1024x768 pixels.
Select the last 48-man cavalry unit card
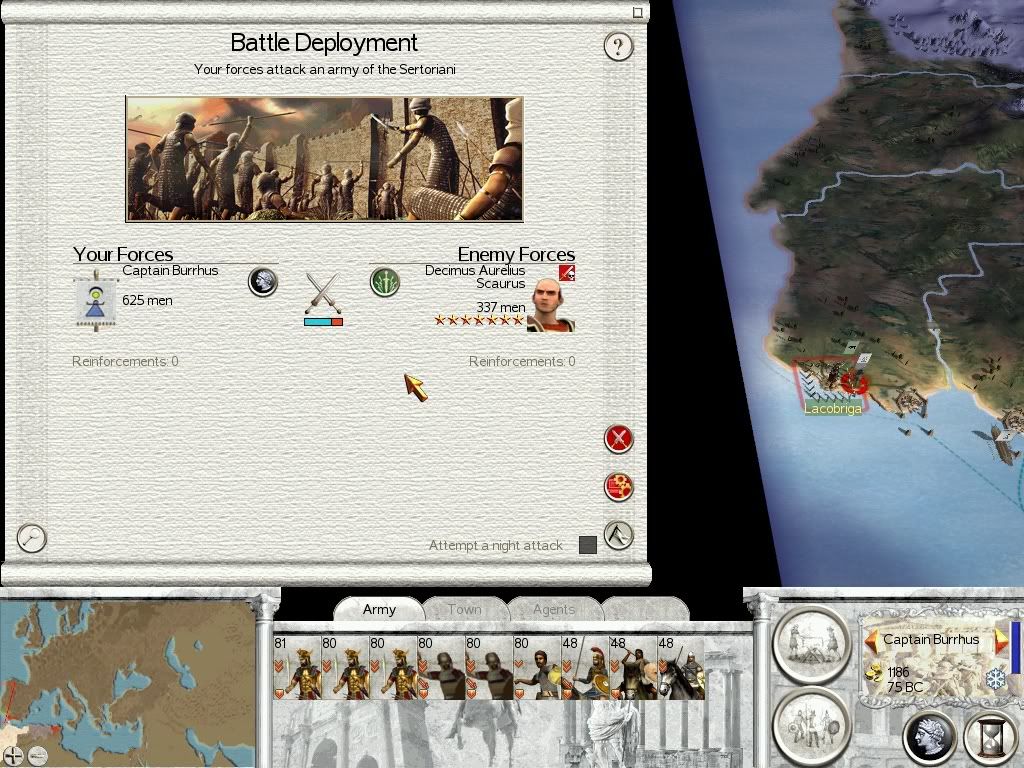click(680, 667)
